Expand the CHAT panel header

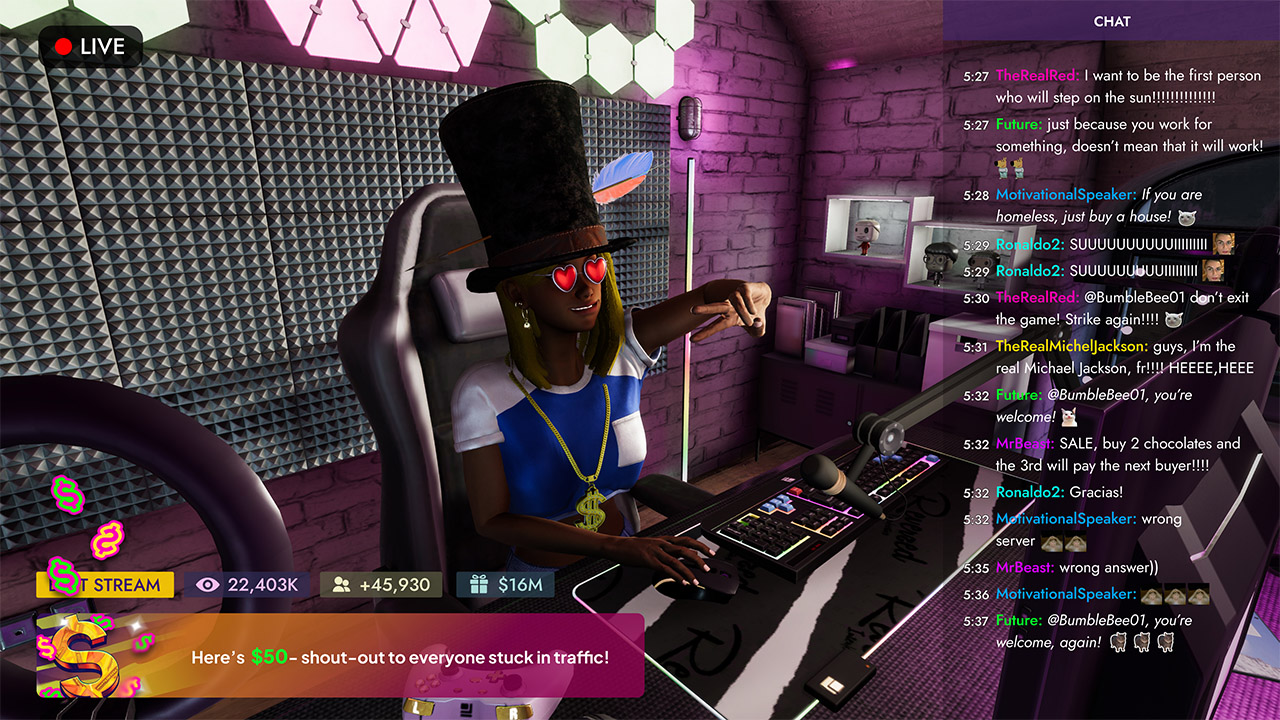1113,21
